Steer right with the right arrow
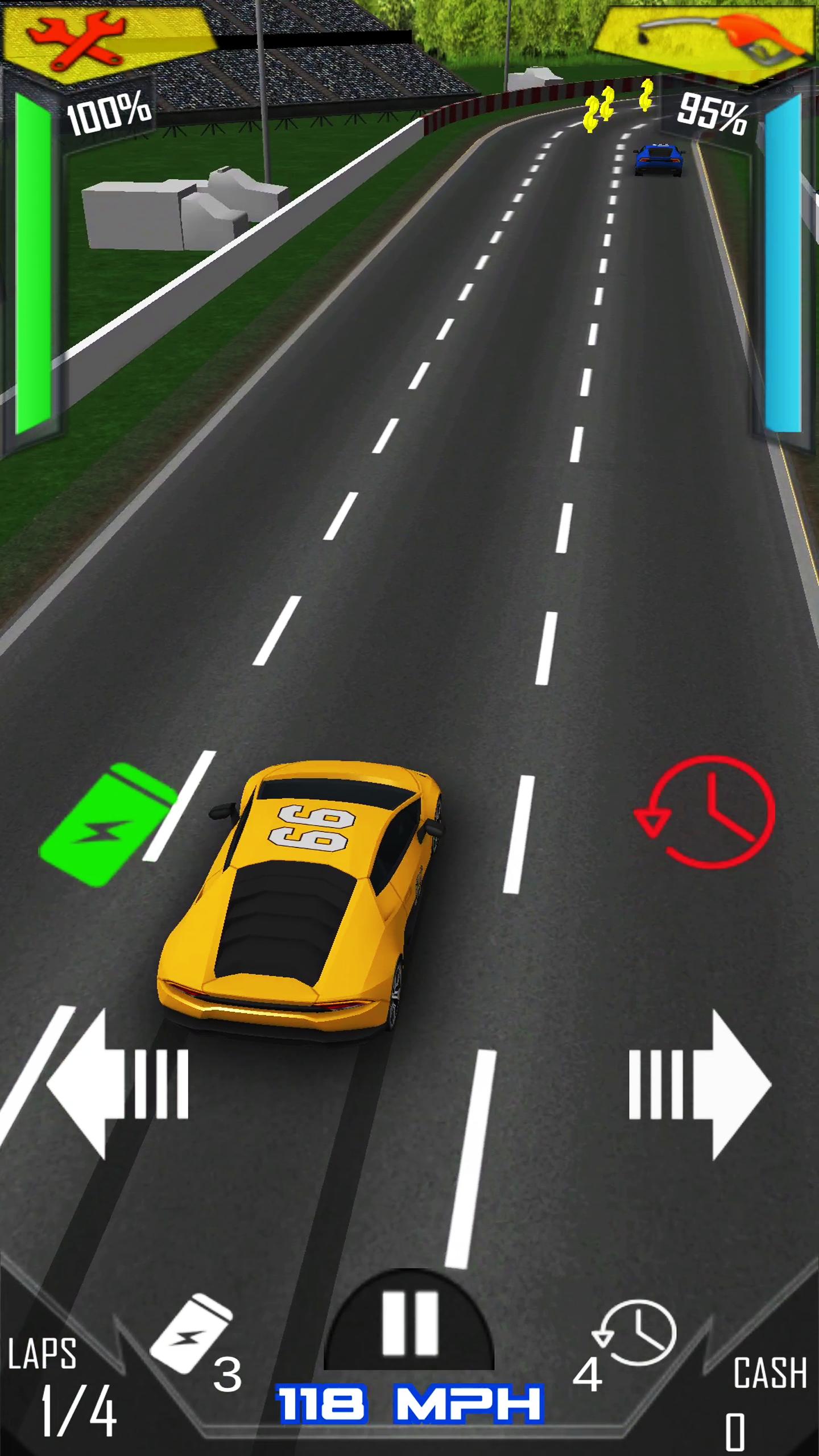 pyautogui.click(x=700, y=1081)
